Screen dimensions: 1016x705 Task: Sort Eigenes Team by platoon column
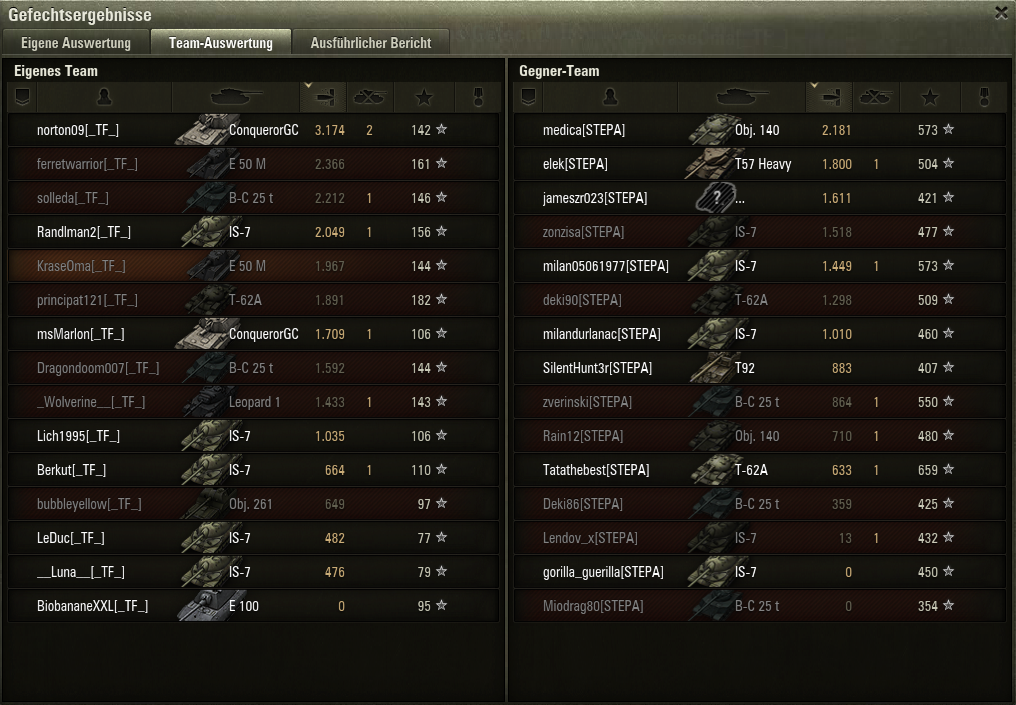(22, 97)
